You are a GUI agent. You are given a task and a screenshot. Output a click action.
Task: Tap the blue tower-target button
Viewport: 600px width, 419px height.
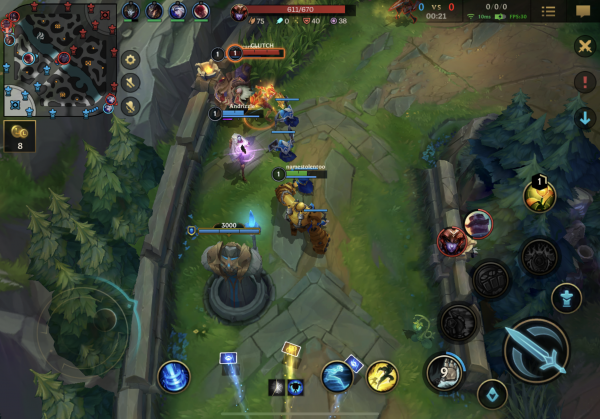point(566,298)
